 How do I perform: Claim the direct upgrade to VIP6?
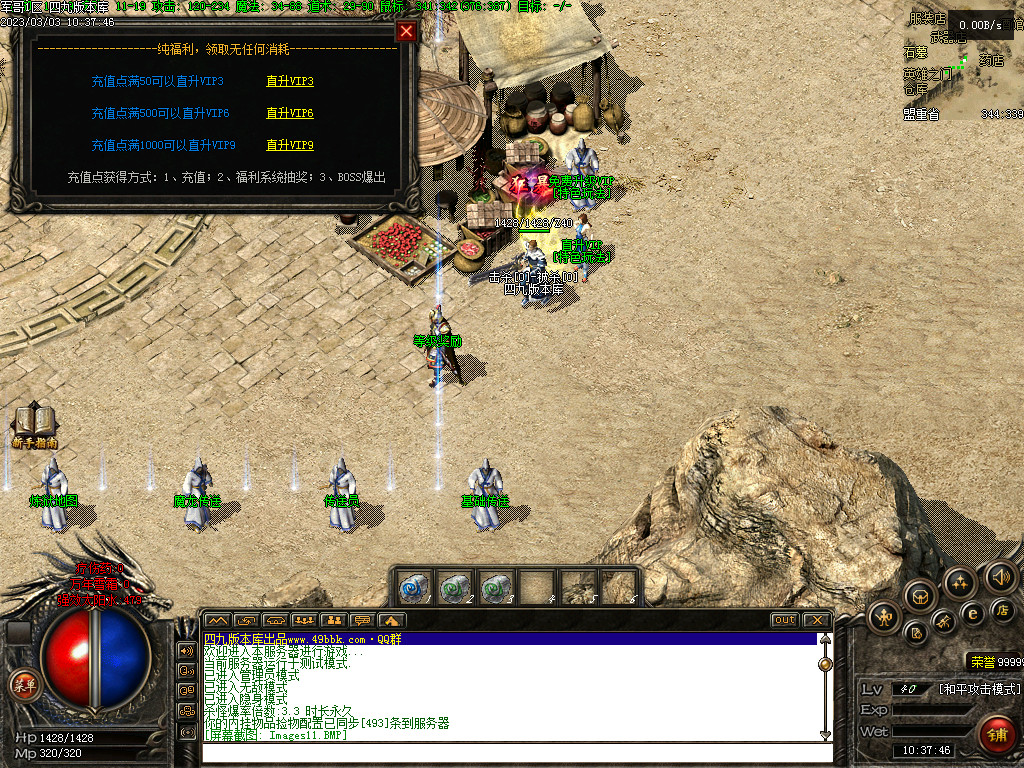290,114
